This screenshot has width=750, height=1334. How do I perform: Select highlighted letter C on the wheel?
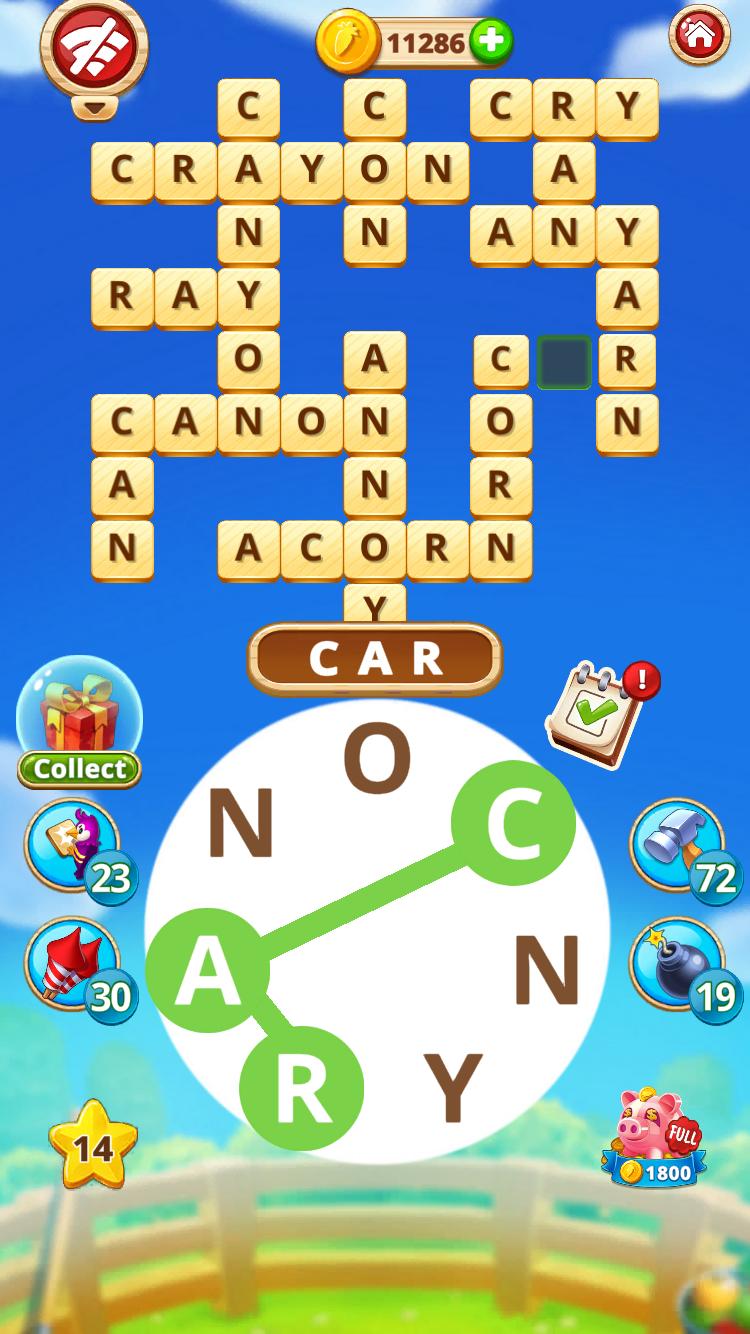pos(513,822)
